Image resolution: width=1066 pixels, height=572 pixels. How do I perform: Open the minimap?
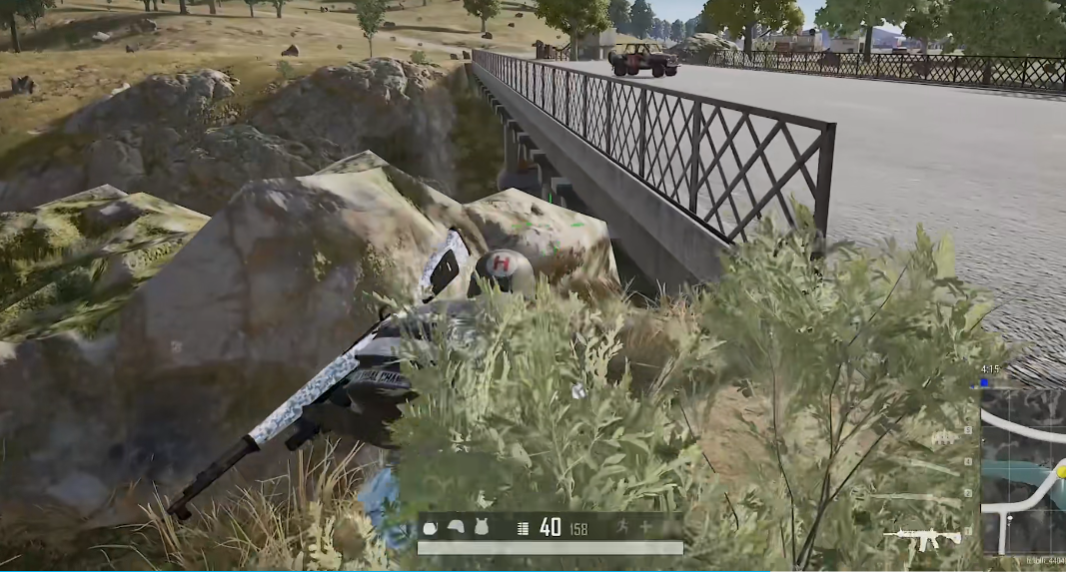(x=1024, y=472)
